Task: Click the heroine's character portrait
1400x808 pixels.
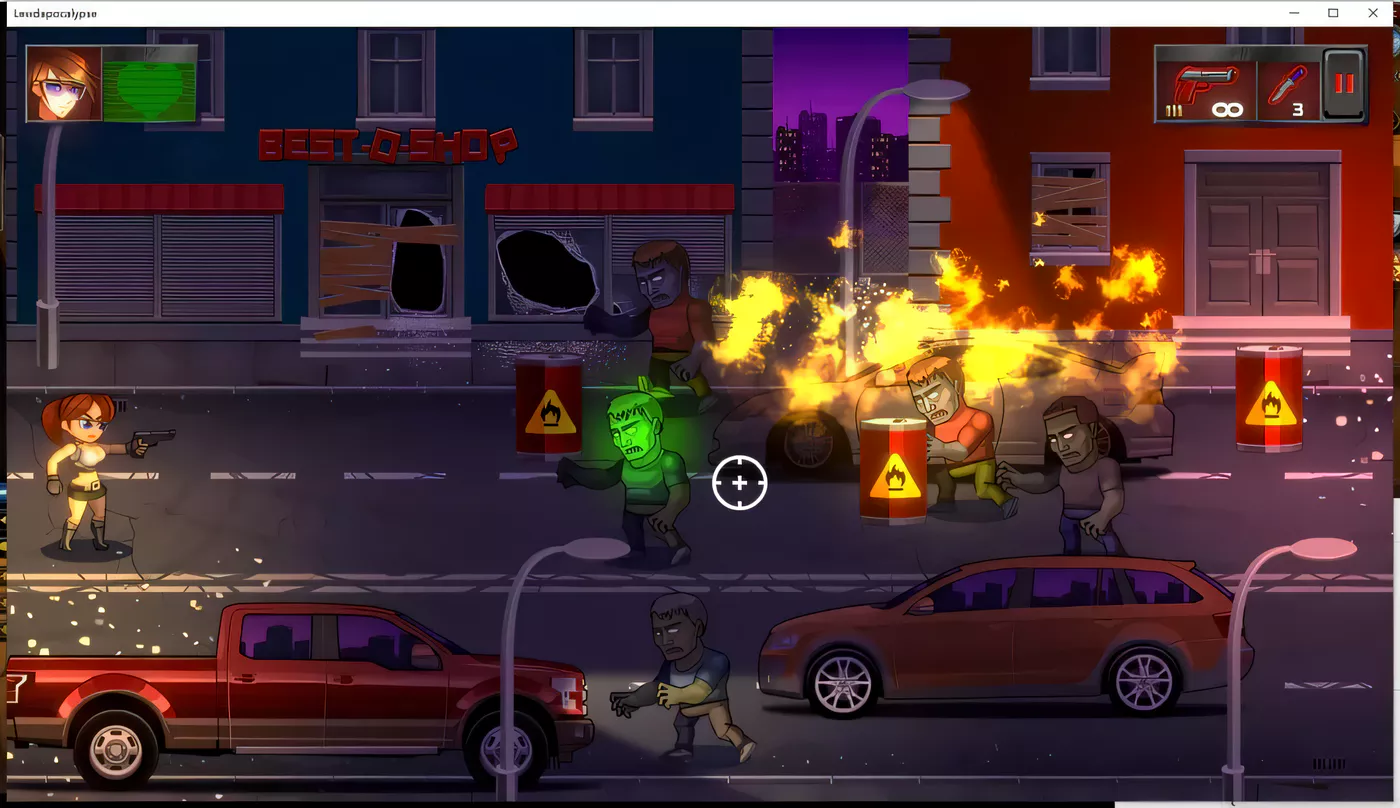Action: tap(64, 83)
